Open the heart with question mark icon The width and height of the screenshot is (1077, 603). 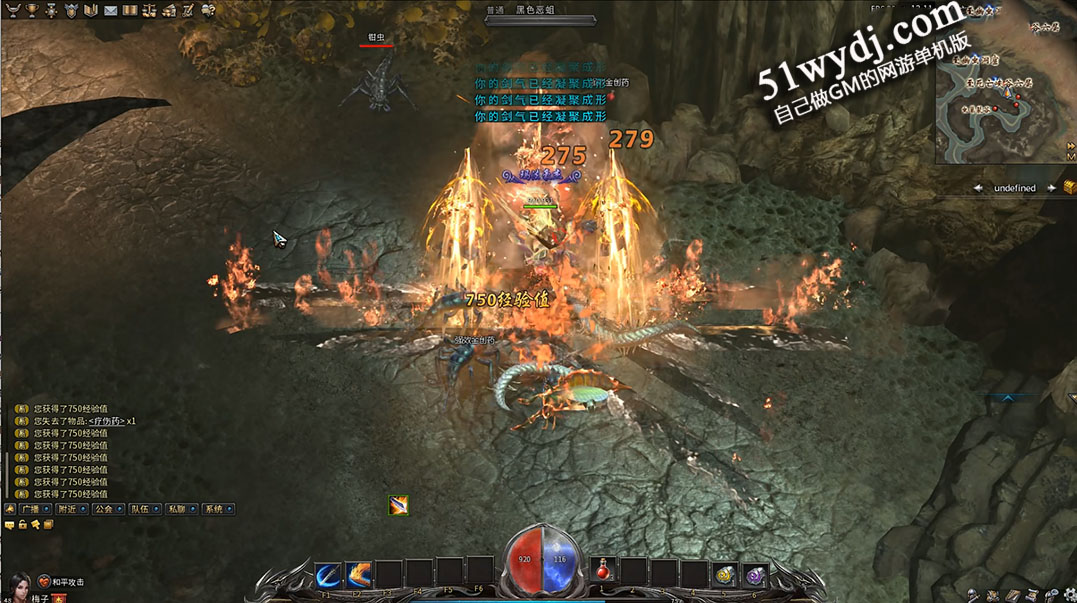pos(209,10)
